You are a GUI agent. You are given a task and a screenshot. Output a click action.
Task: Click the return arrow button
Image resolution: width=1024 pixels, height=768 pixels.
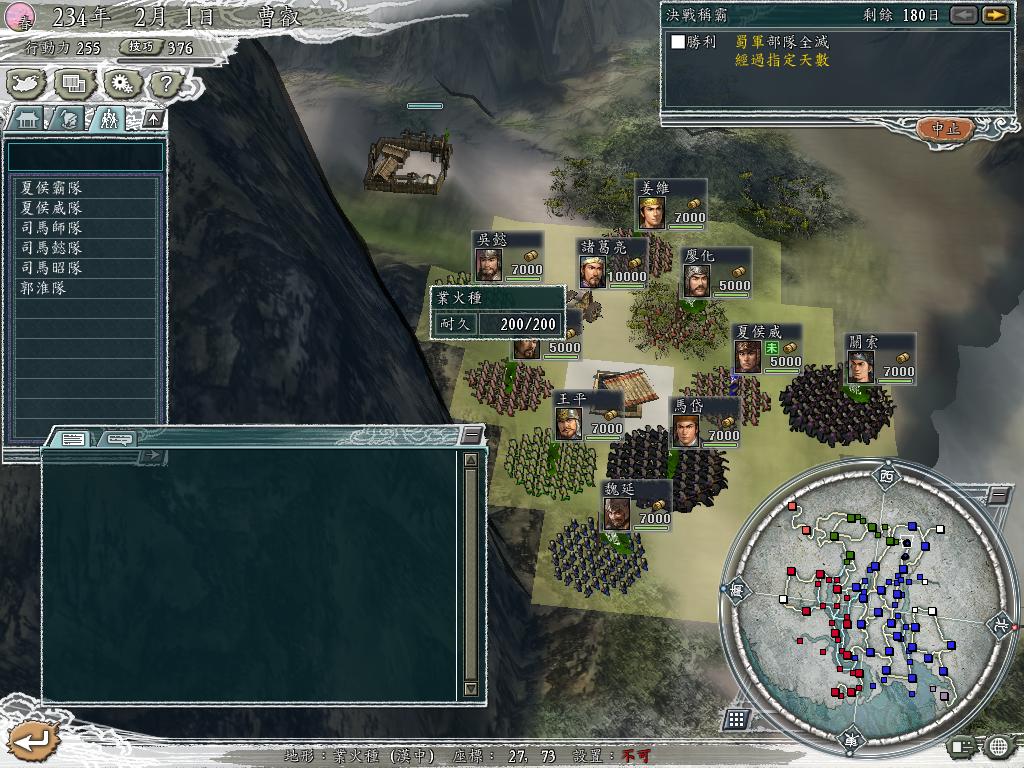pos(30,741)
